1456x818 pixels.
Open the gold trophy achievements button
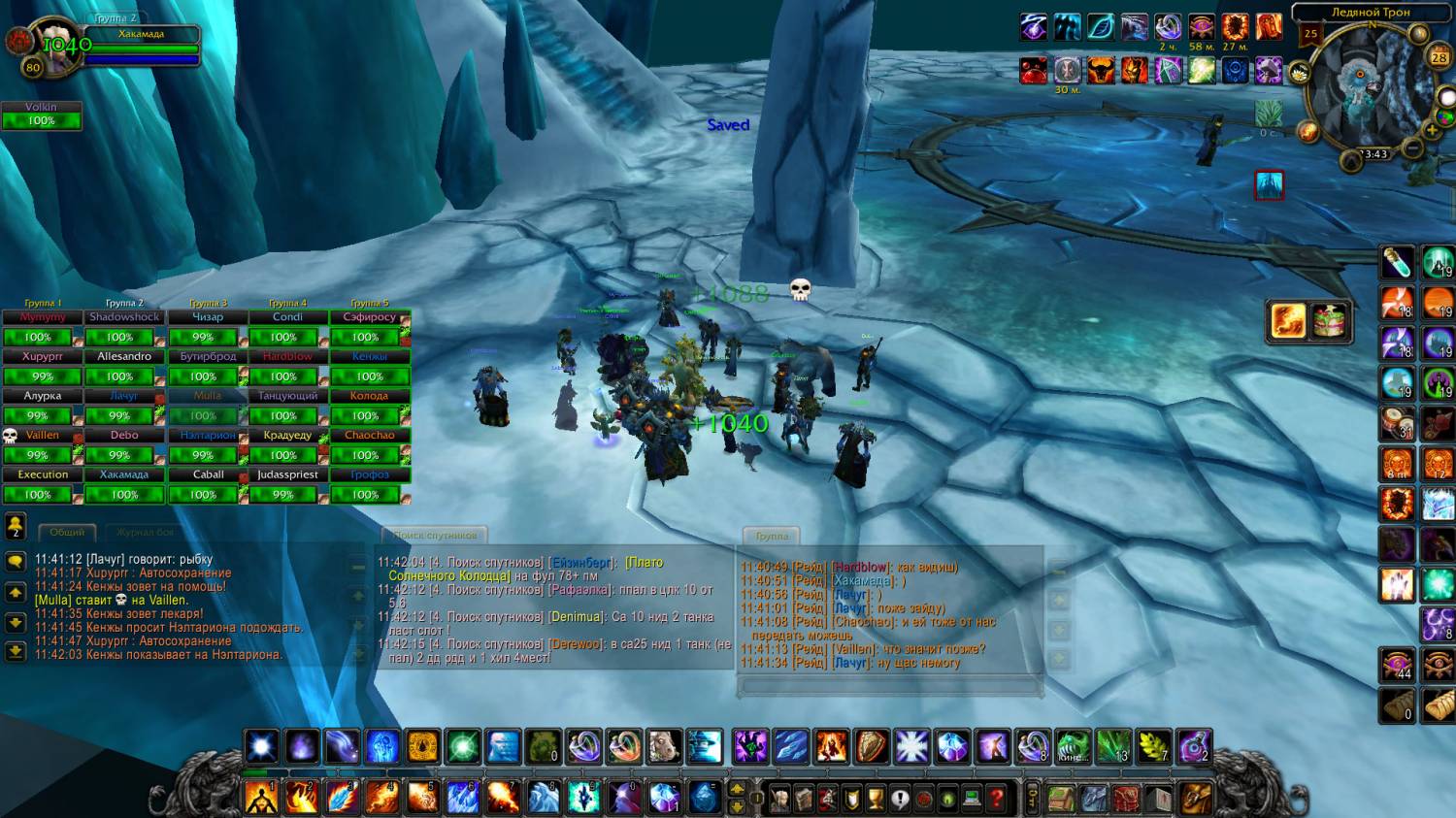pos(876,799)
